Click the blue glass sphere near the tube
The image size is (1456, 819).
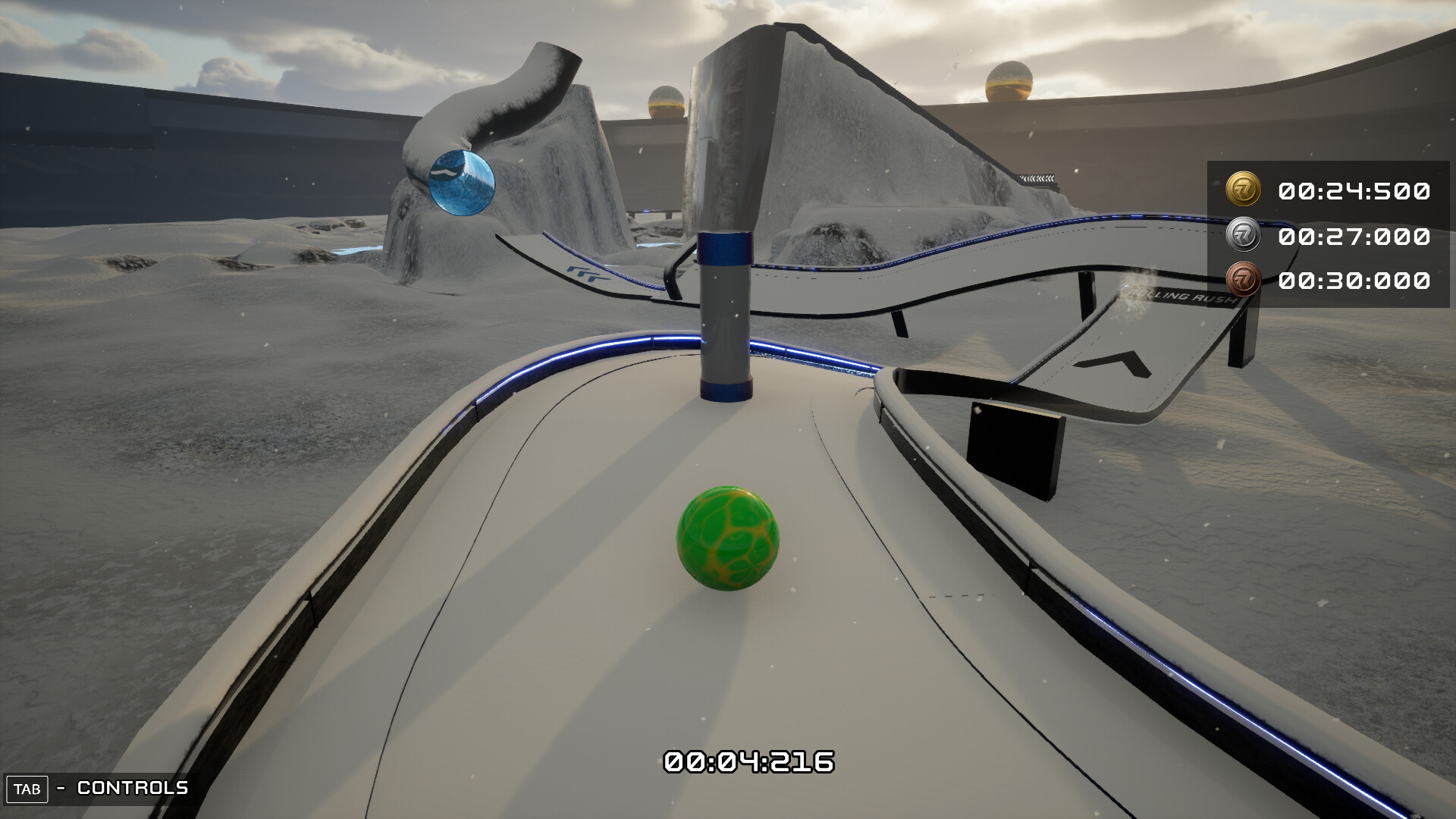point(462,184)
